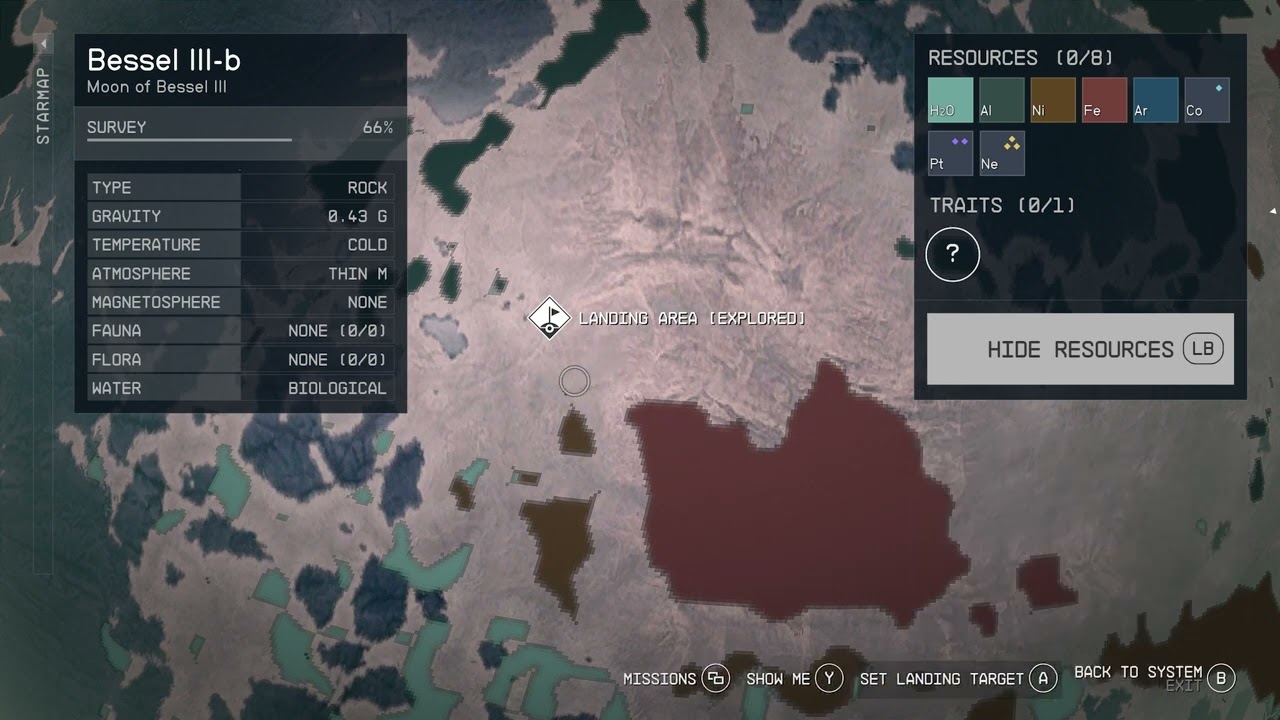Select the Al aluminum resource tile
This screenshot has width=1280, height=720.
click(1001, 100)
